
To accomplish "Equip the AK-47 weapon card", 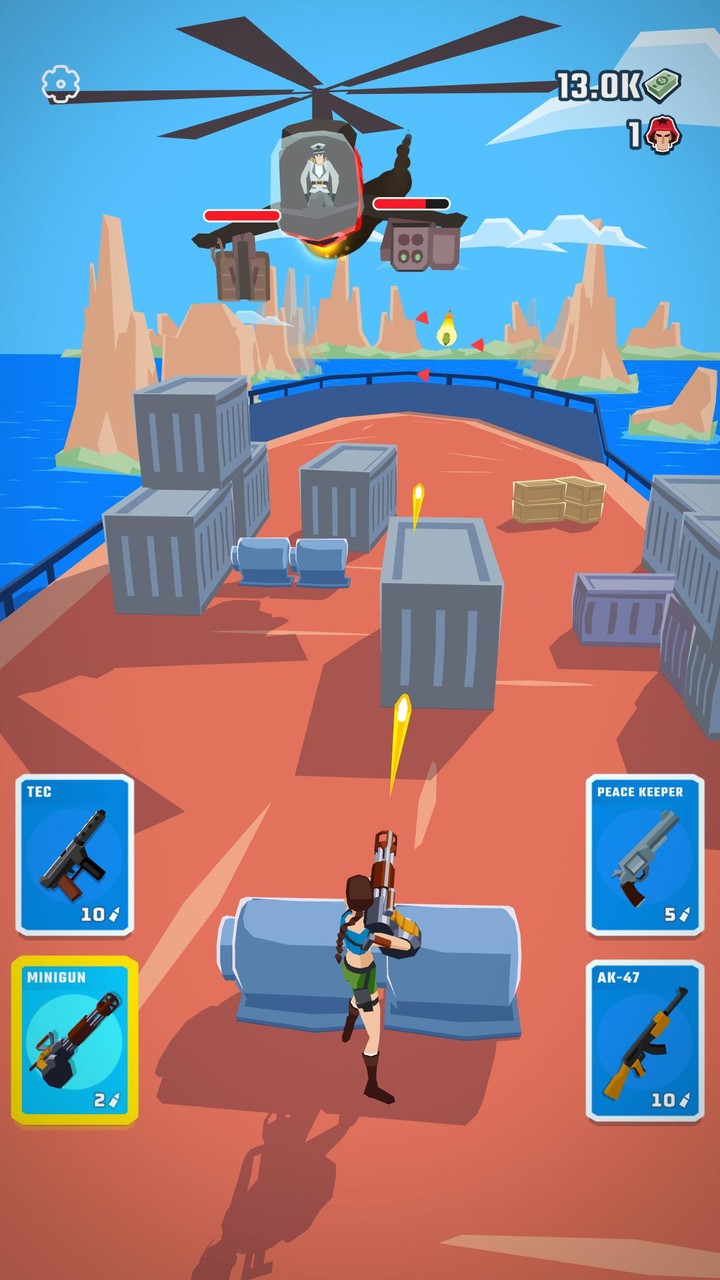I will pos(645,1040).
